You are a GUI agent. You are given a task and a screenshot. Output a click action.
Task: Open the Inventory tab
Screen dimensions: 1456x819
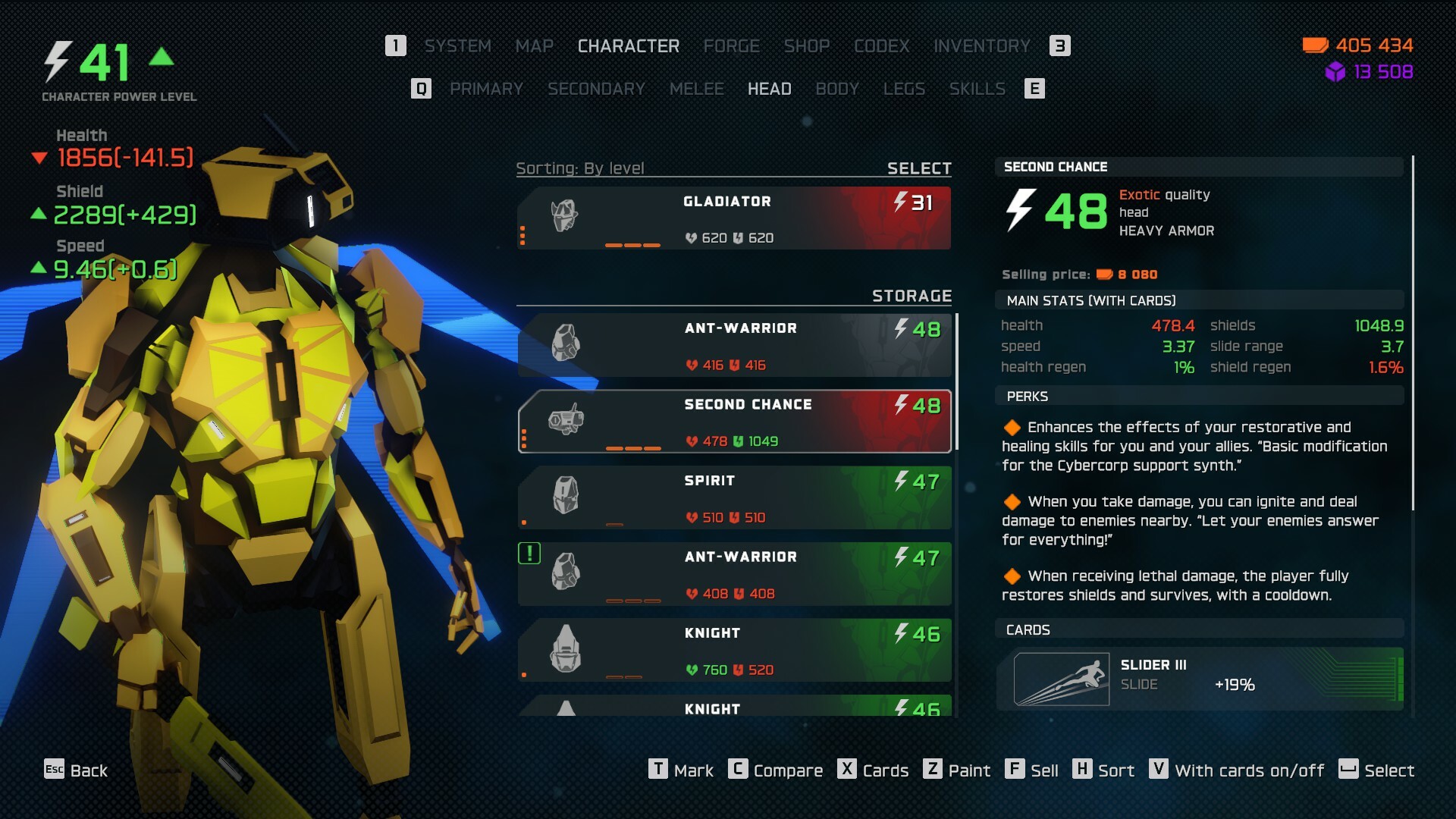[x=981, y=46]
